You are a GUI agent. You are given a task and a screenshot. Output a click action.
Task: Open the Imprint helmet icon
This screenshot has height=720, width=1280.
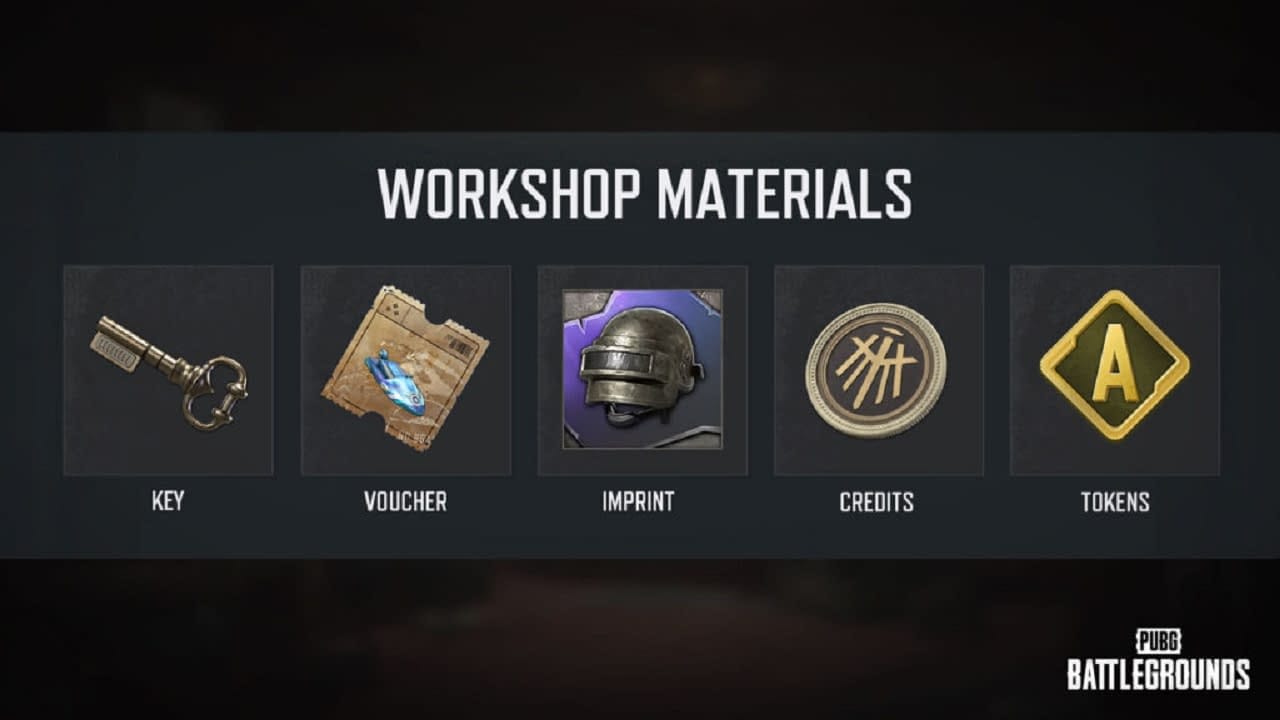(642, 370)
